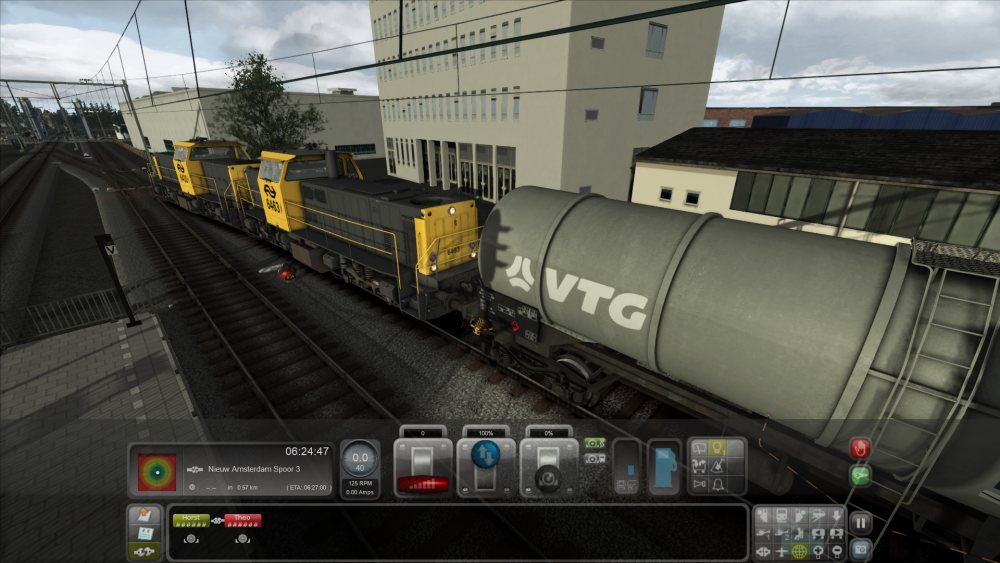This screenshot has width=1000, height=563.
Task: Select the red Theo locomotive tag
Action: (x=242, y=520)
